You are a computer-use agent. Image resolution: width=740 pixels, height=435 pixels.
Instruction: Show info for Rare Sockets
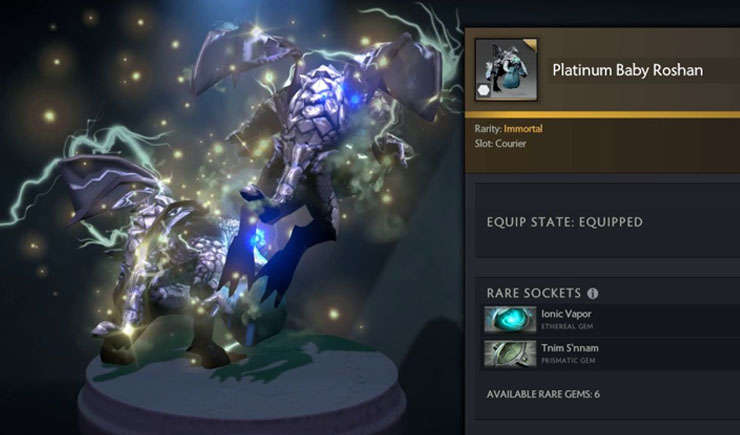592,293
